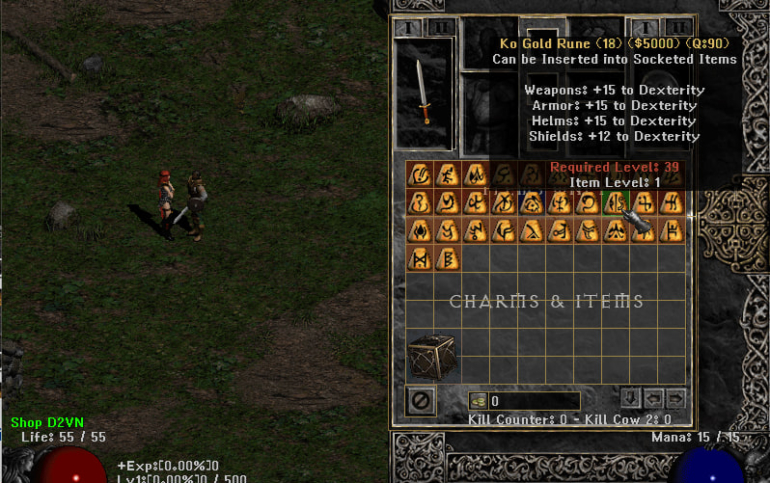Pick up the highlighted Ko Gold Rune
The width and height of the screenshot is (770, 483).
click(616, 203)
